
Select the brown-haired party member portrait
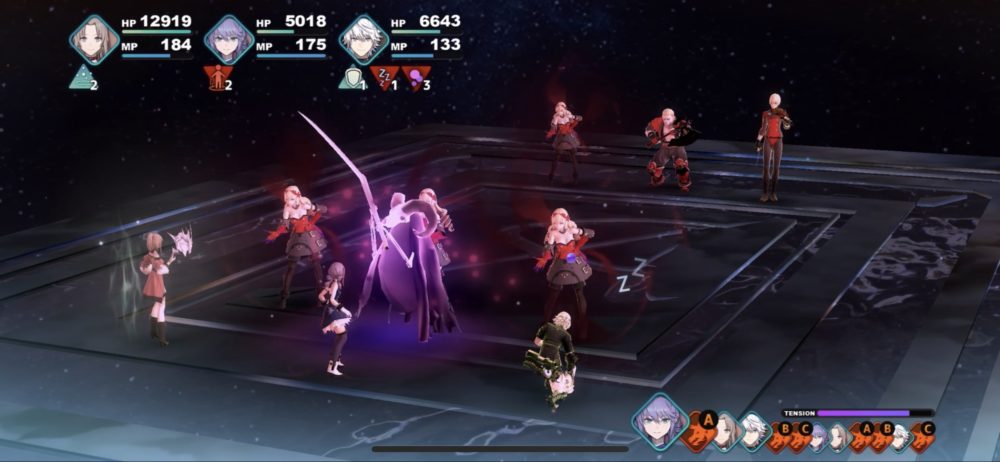(x=94, y=39)
